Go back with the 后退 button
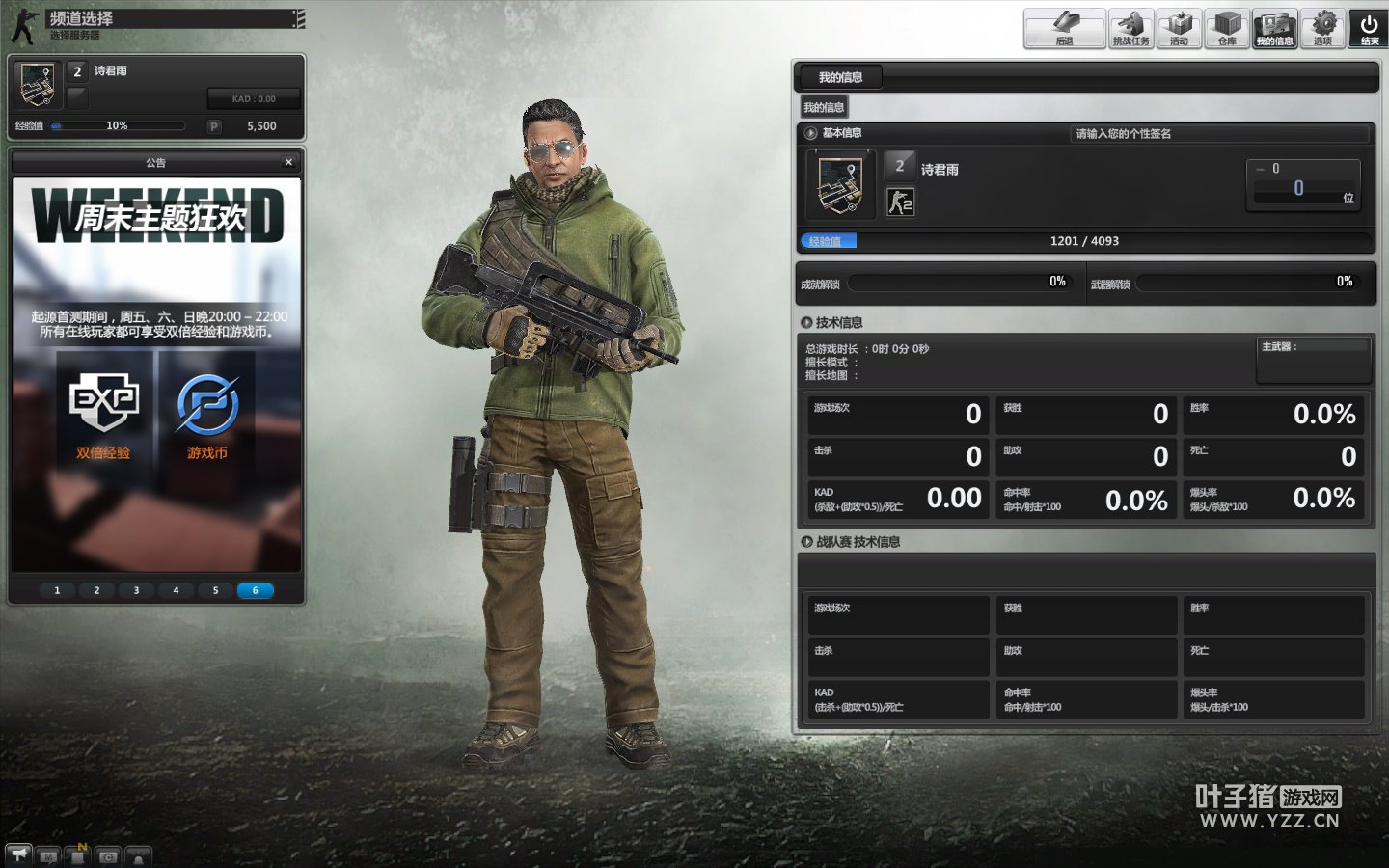Viewport: 1389px width, 868px height. point(1064,28)
